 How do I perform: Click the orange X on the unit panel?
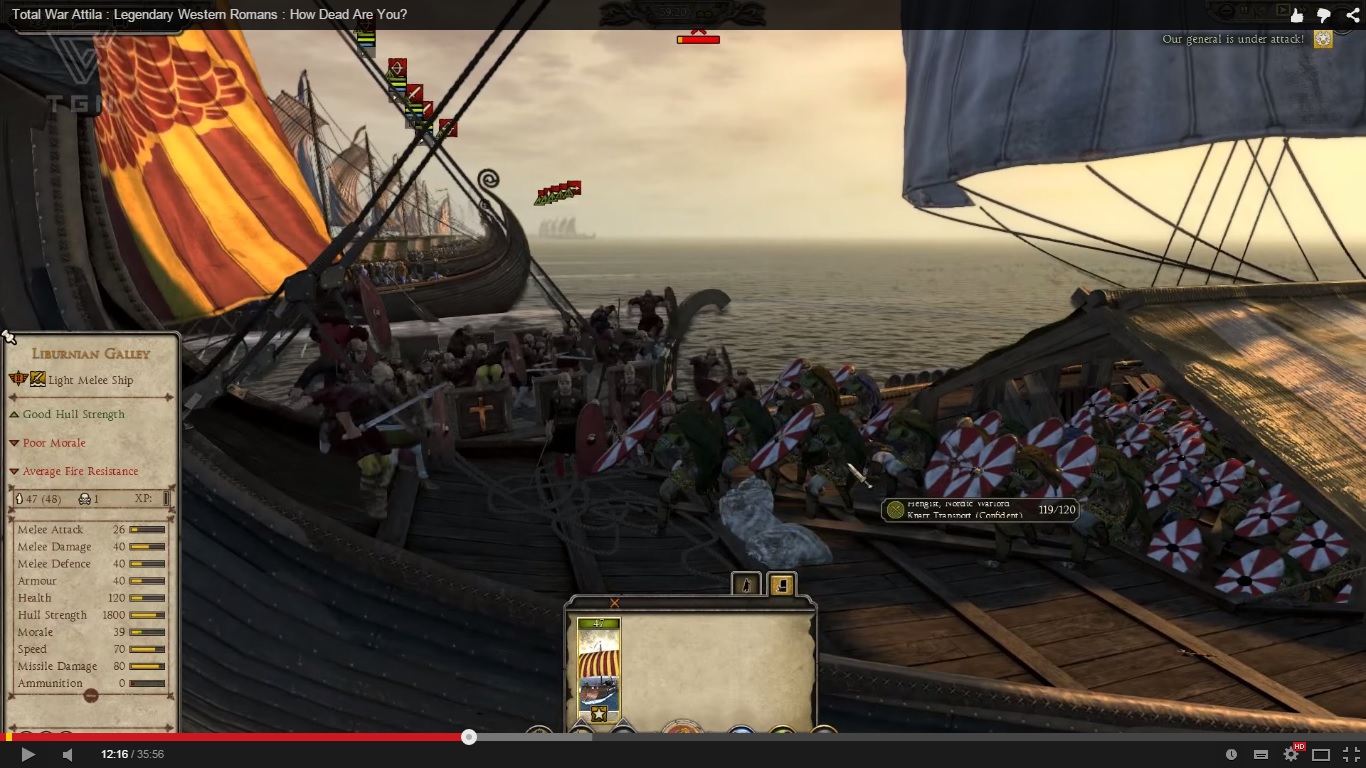615,603
